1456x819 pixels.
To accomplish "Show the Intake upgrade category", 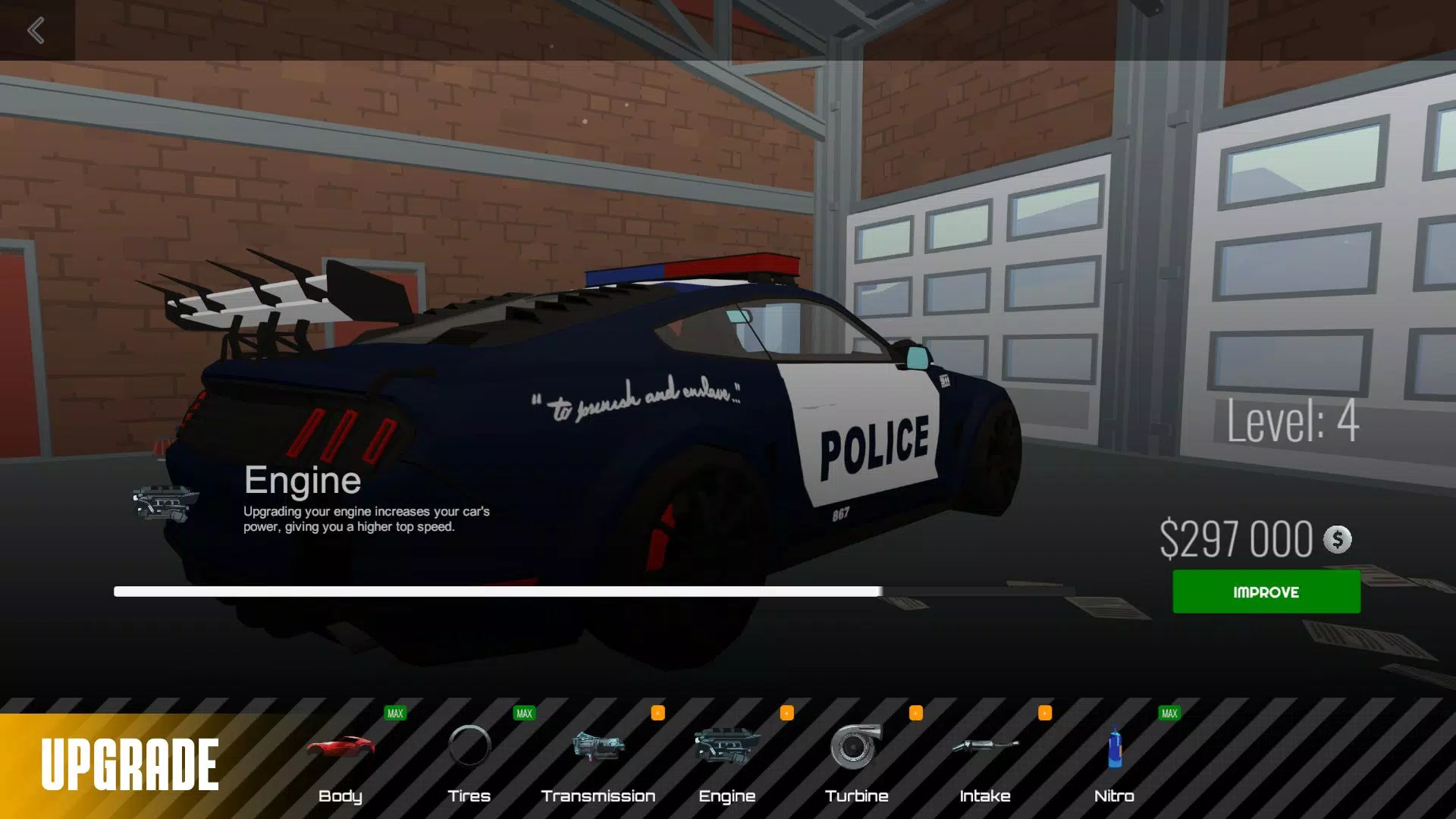I will coord(985,762).
